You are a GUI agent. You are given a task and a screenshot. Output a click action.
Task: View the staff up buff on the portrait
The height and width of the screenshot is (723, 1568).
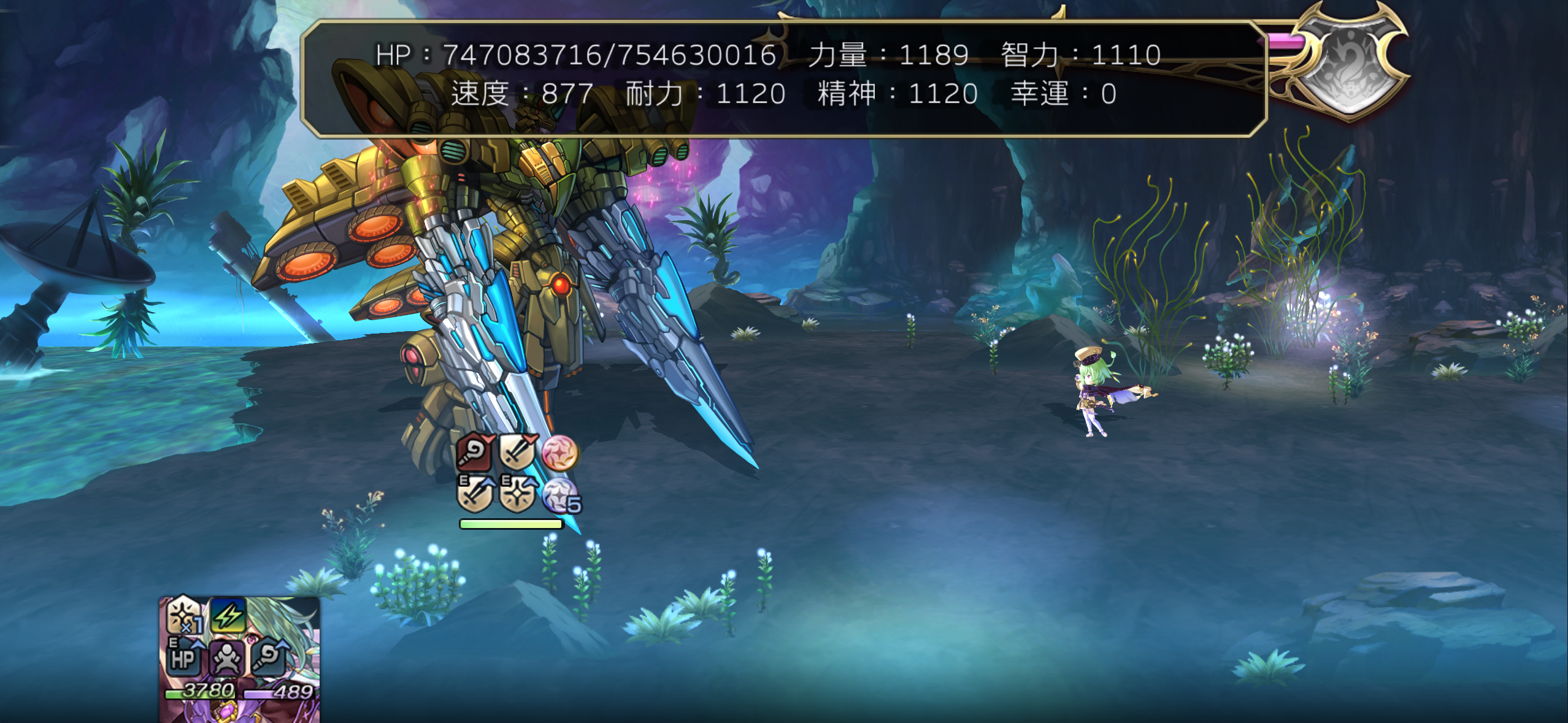[x=270, y=657]
